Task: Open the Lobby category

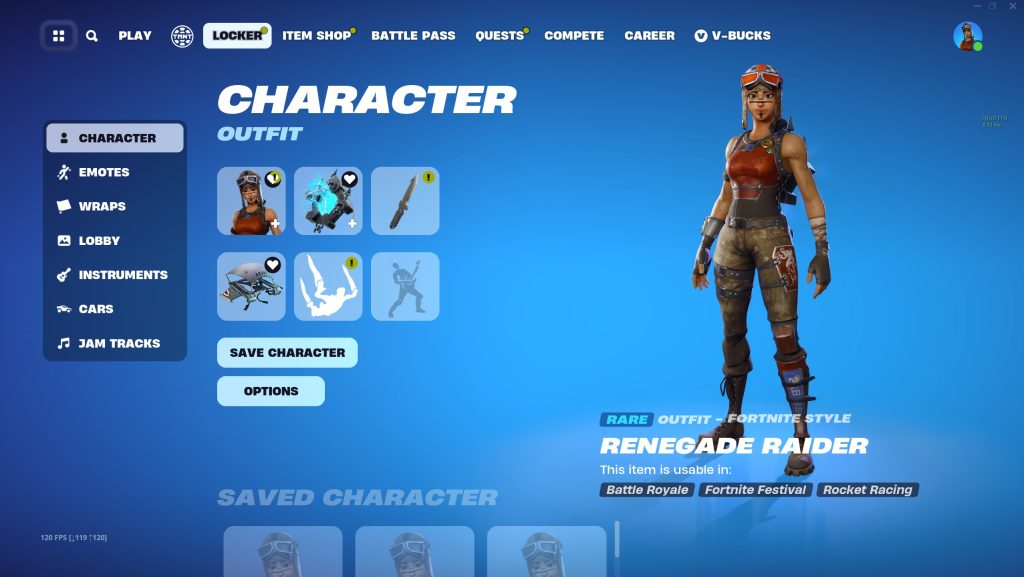Action: 99,241
